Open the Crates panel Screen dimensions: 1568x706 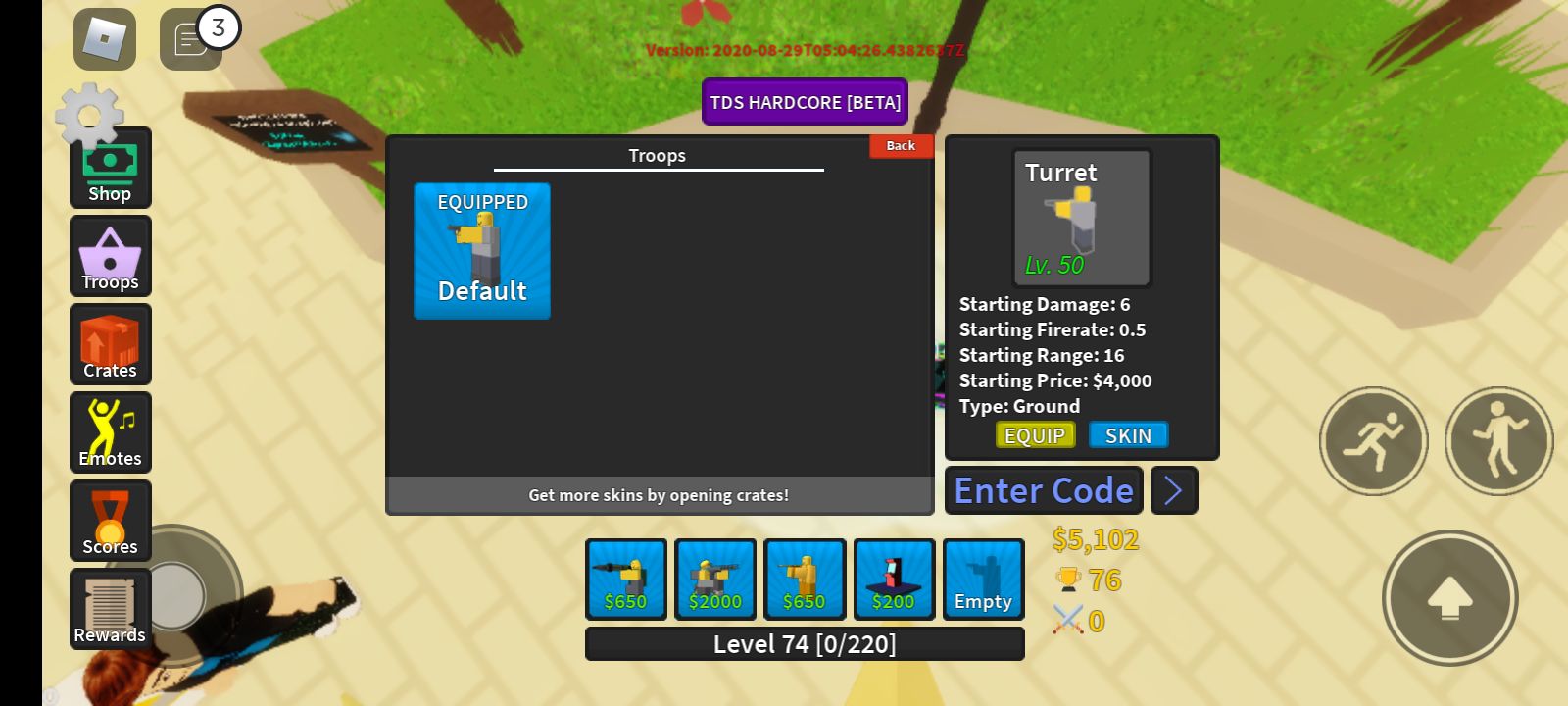pyautogui.click(x=110, y=344)
